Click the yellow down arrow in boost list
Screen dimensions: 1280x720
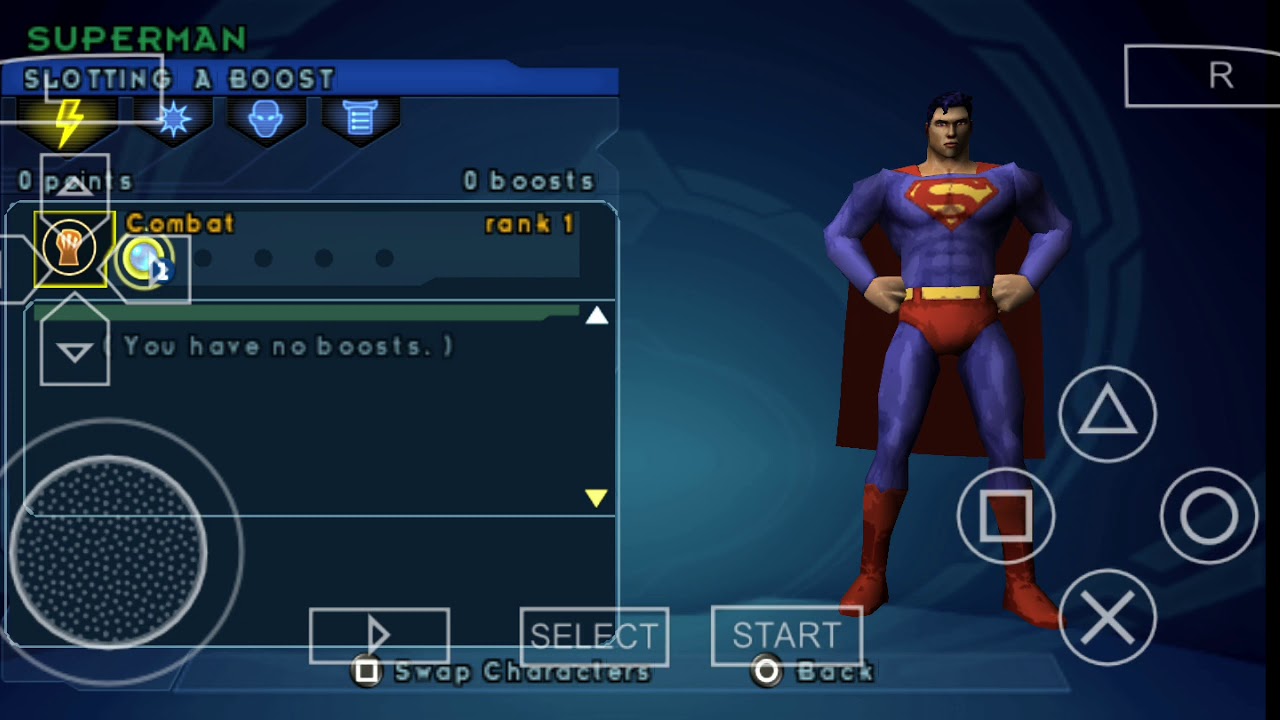pyautogui.click(x=596, y=497)
